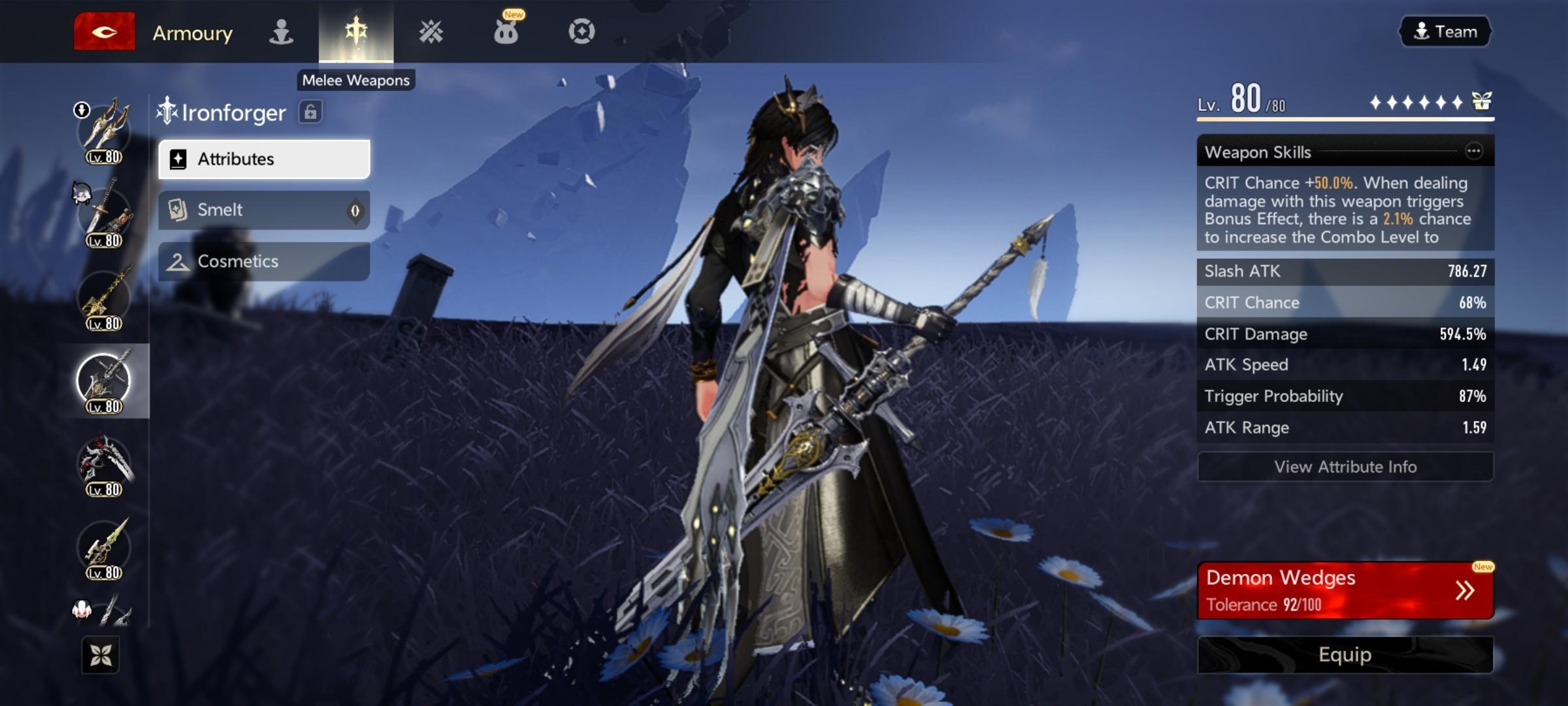
Task: Open the Smelt menu
Action: [264, 210]
